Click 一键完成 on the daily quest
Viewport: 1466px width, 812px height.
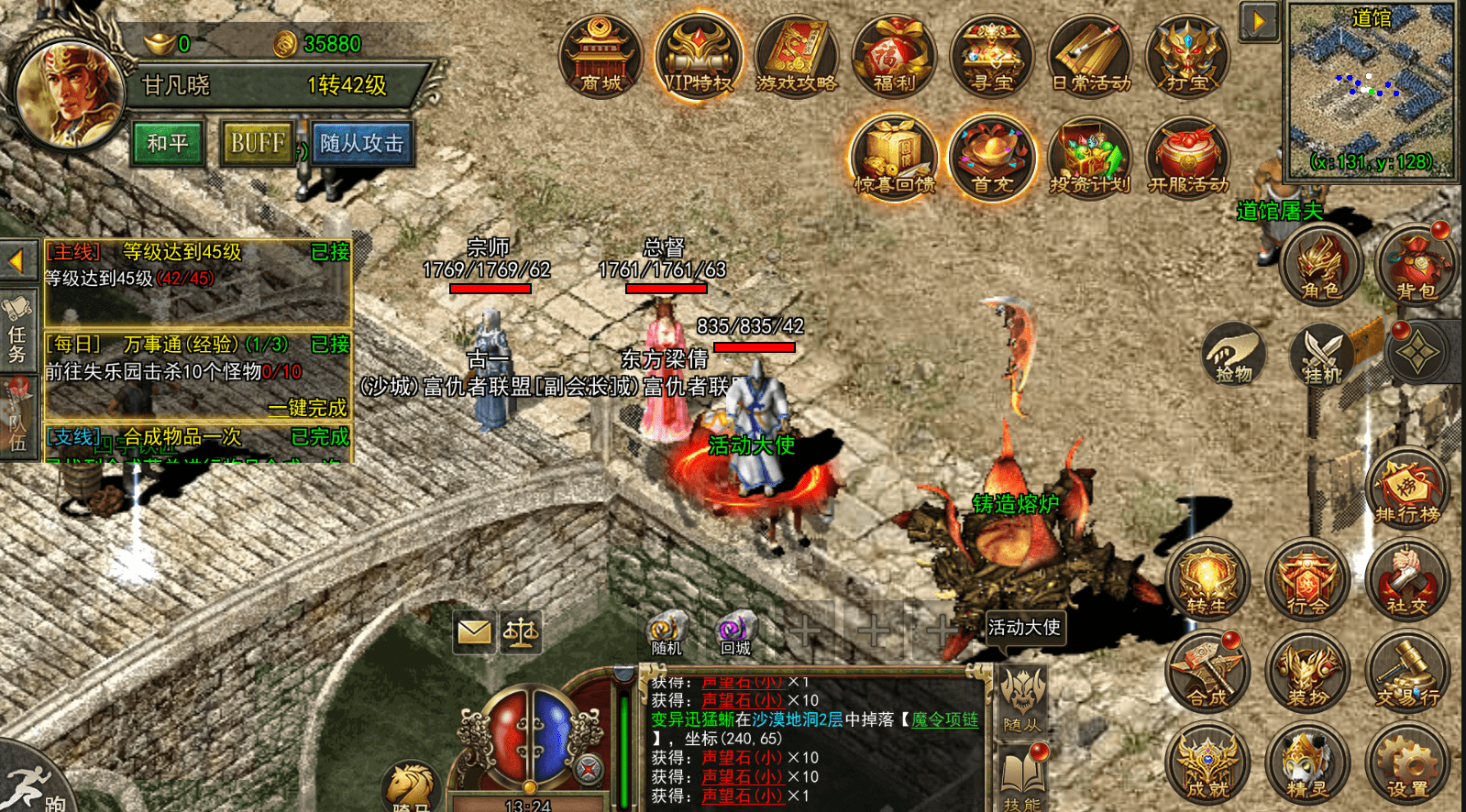[x=307, y=407]
